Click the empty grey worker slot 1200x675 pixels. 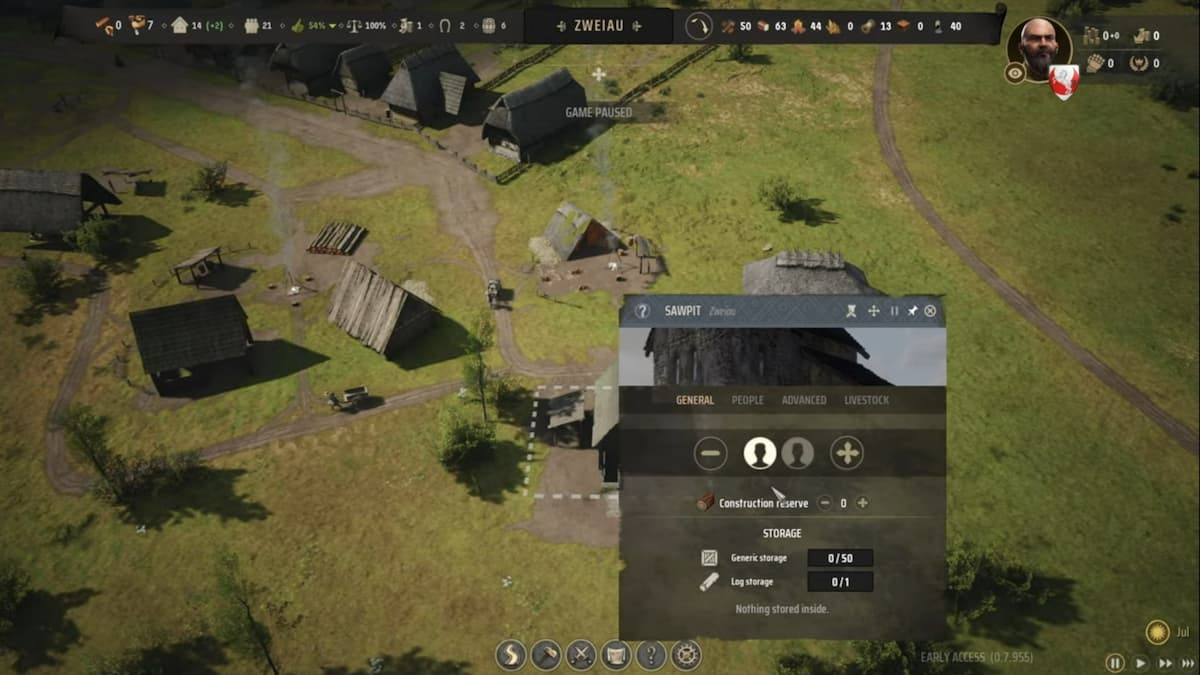[797, 453]
